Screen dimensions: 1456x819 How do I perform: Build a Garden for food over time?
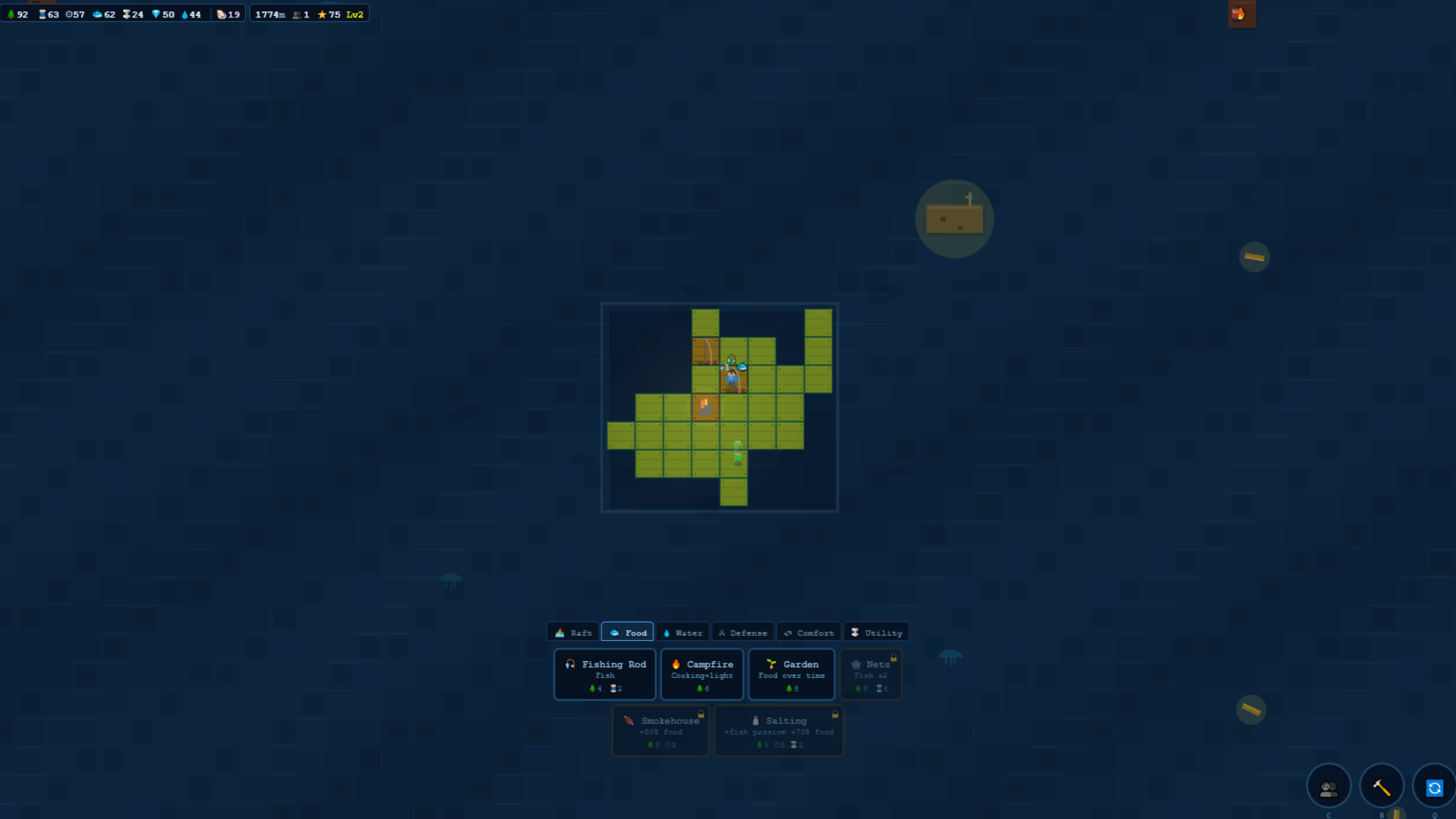click(792, 674)
